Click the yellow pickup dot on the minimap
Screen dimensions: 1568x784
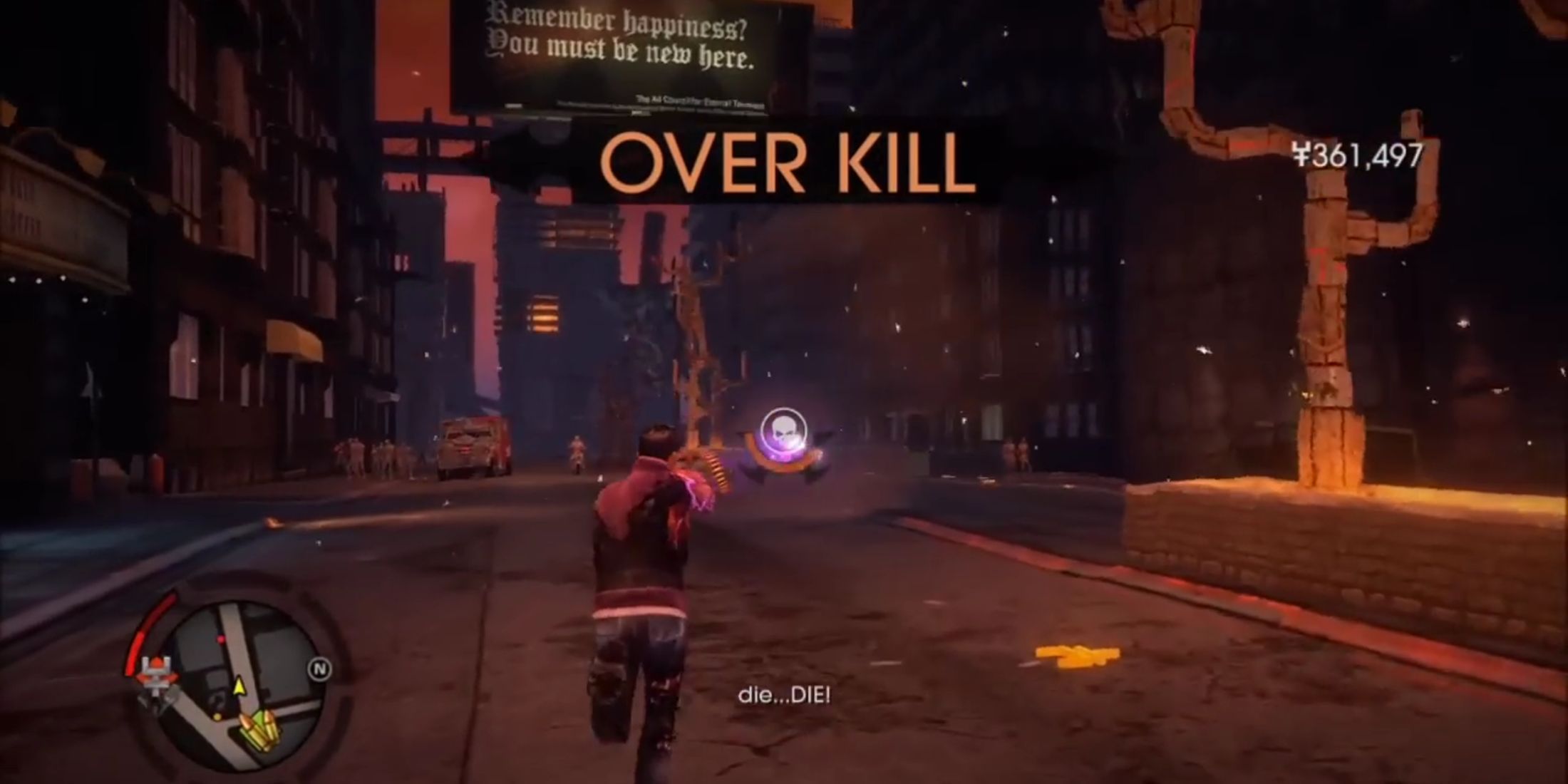[x=217, y=717]
